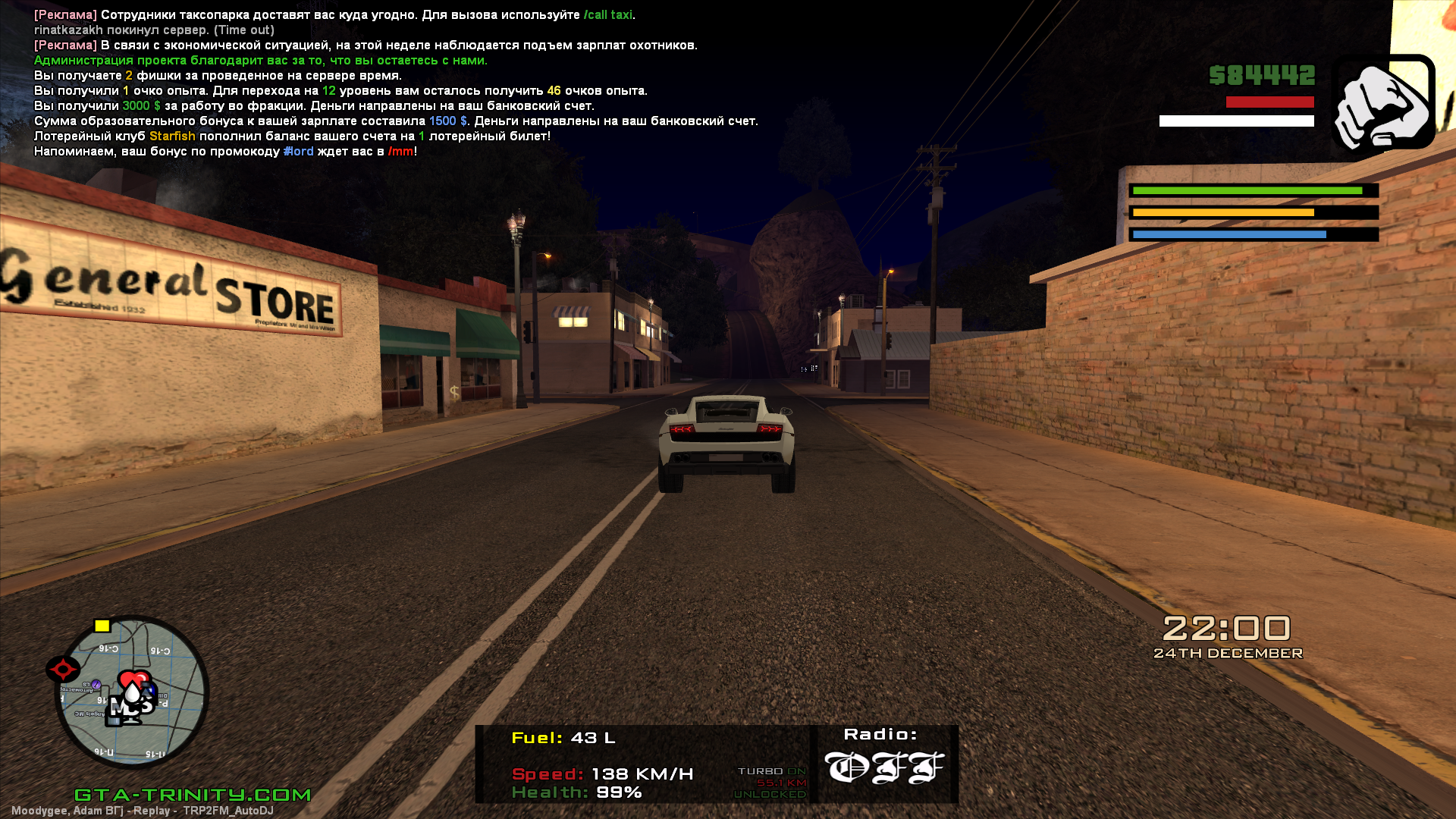
Task: Click the TURBO ON status label
Action: point(771,771)
